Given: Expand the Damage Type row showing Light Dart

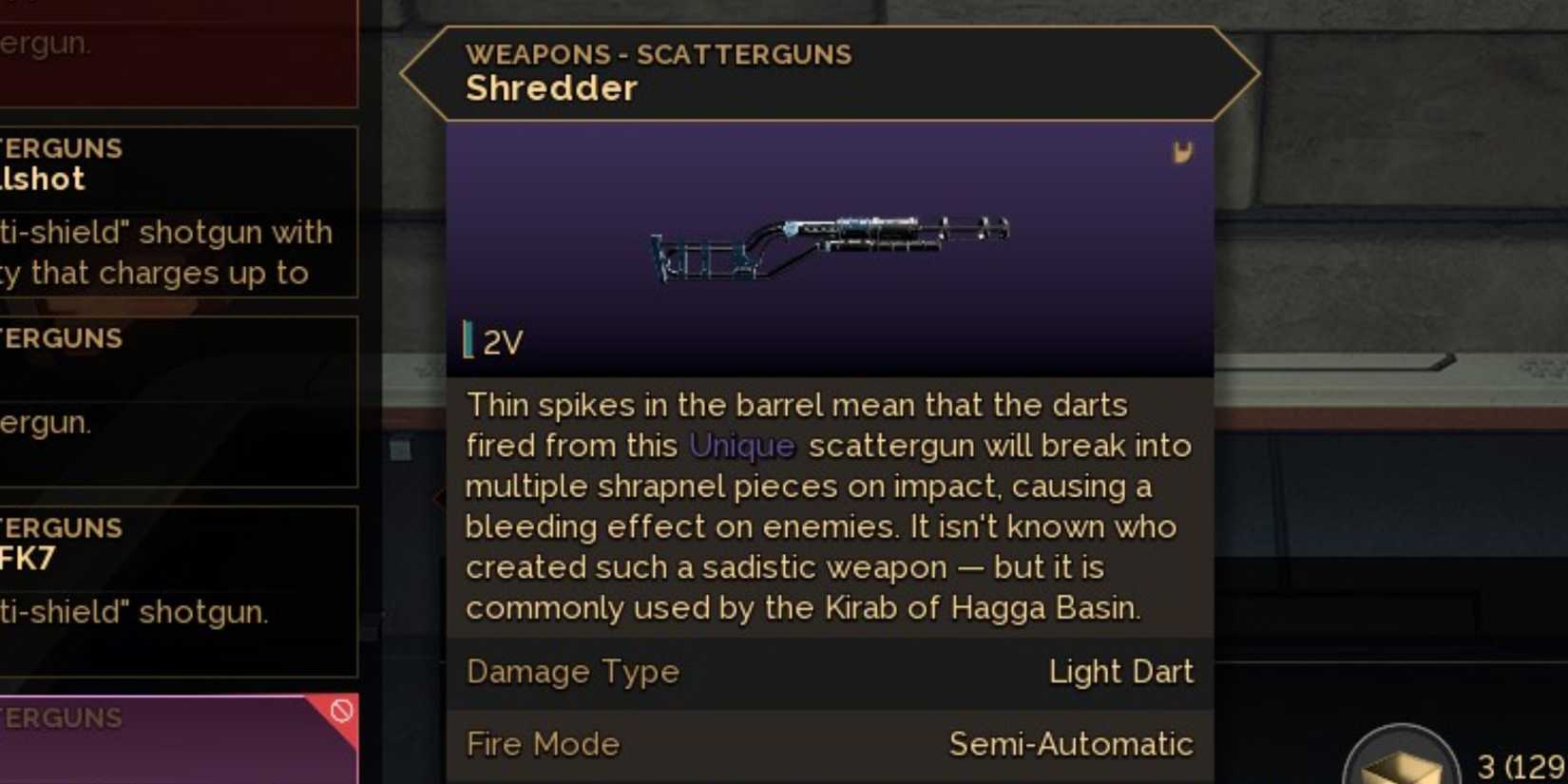Looking at the screenshot, I should [x=832, y=672].
